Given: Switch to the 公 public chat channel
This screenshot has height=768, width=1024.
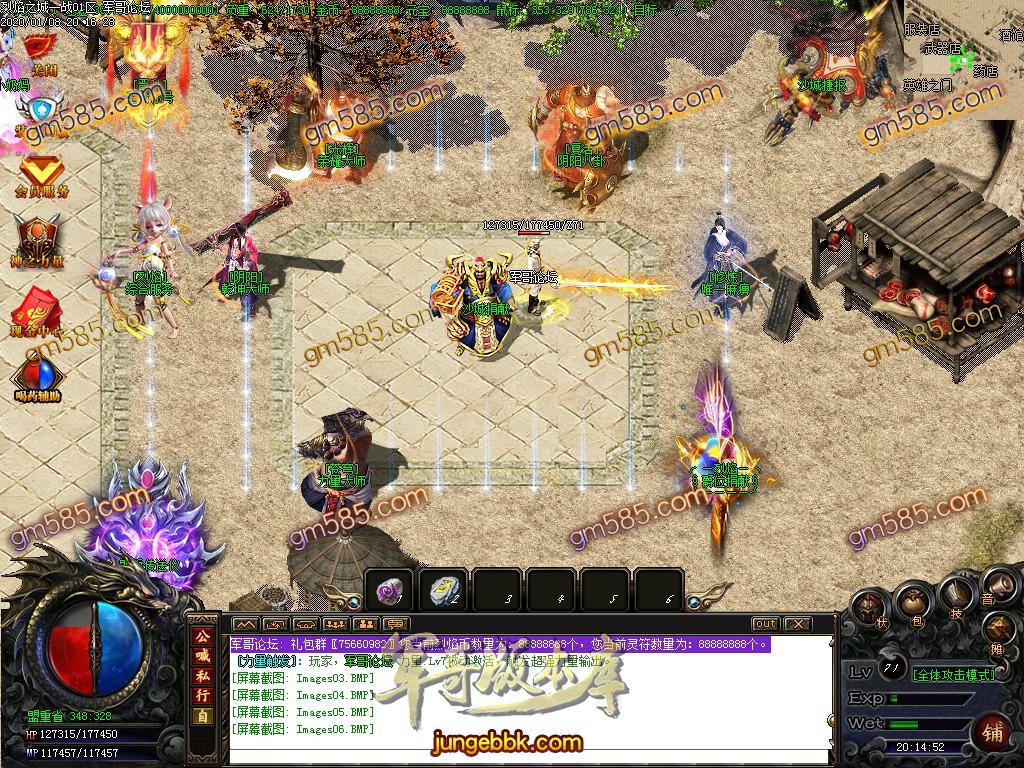Looking at the screenshot, I should pos(203,636).
